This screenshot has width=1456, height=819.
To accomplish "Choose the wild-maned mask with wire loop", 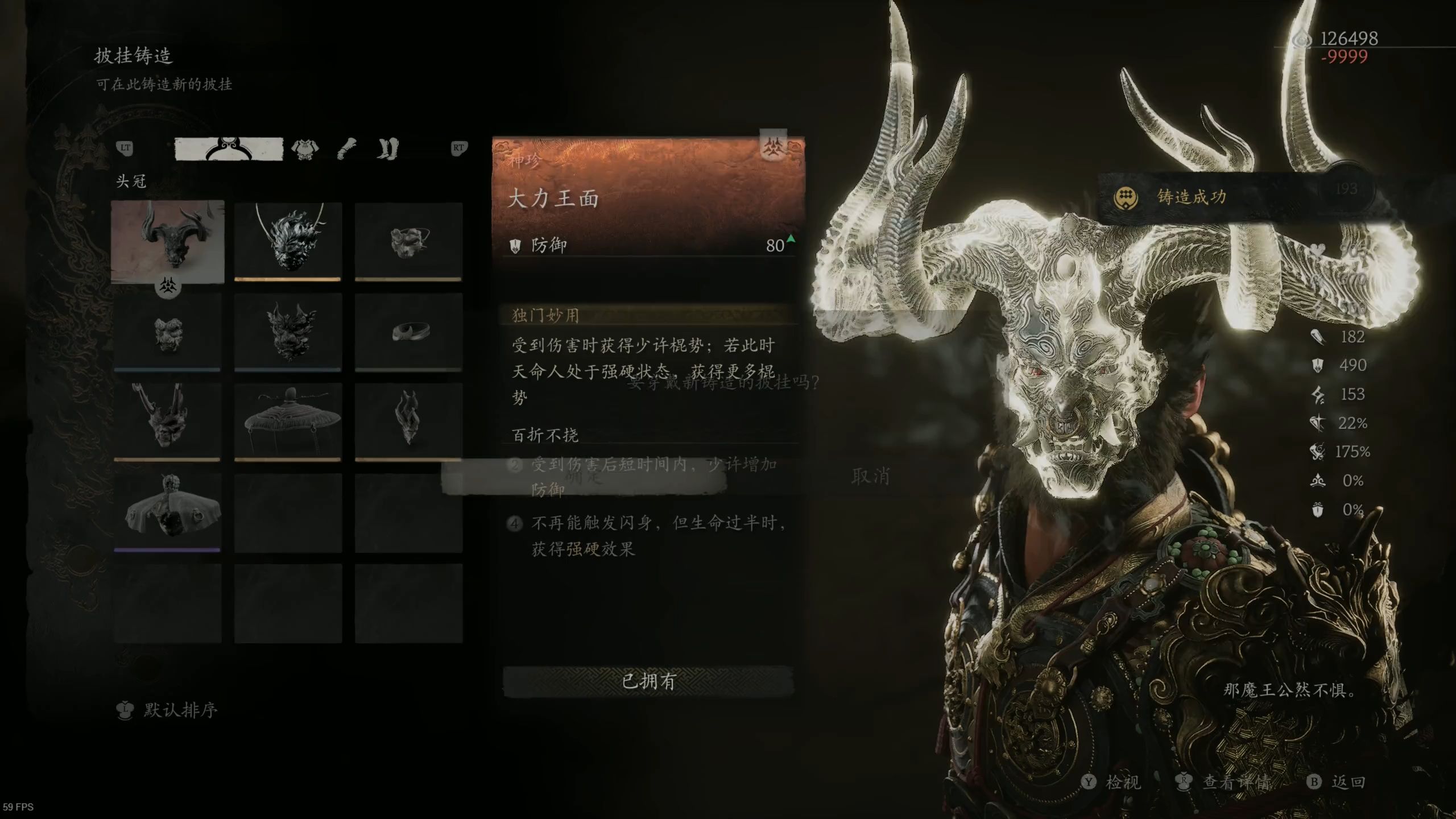I will 288,241.
